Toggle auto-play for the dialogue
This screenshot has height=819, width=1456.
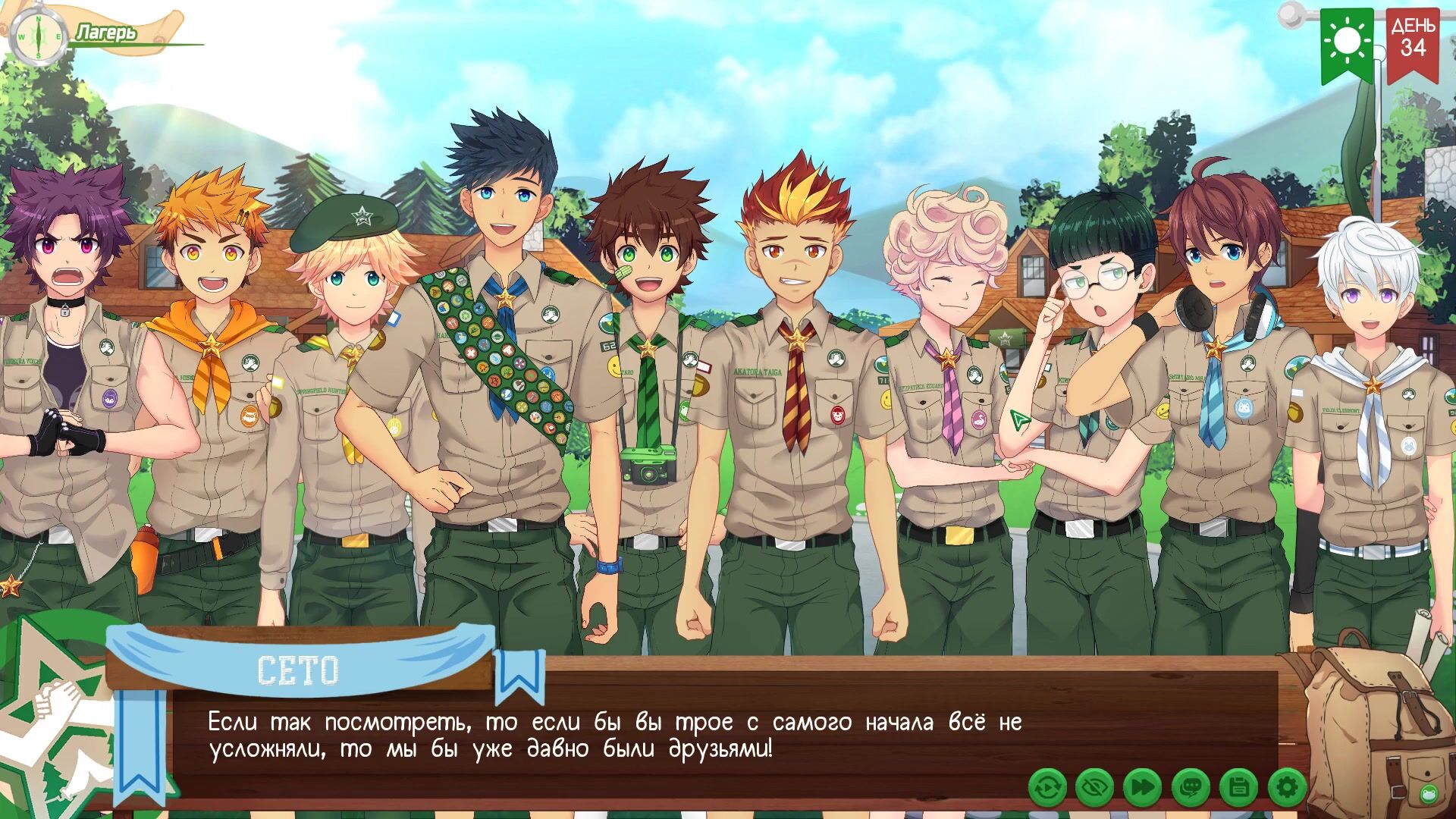(x=1047, y=789)
